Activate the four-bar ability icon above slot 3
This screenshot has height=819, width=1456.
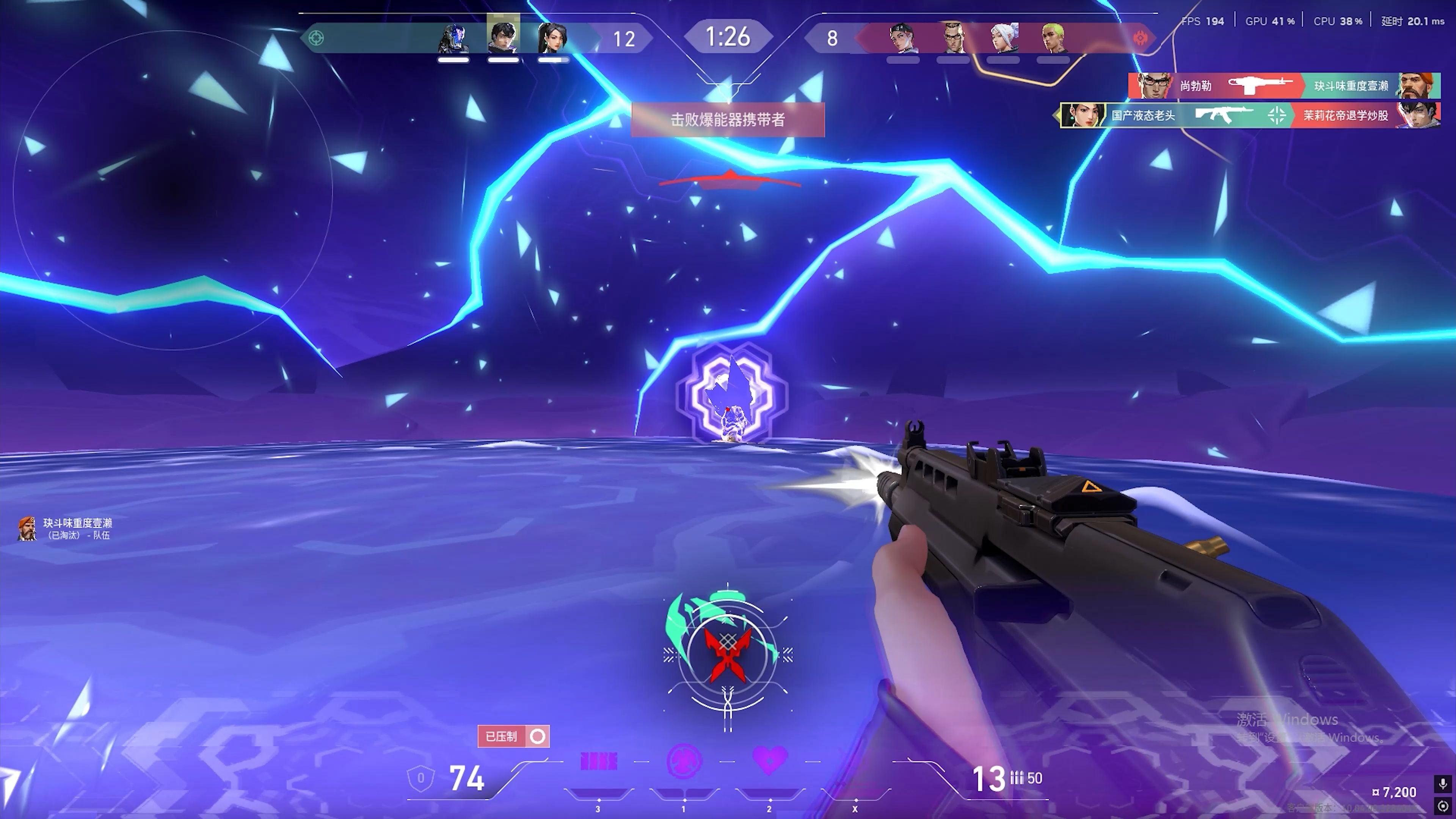[599, 761]
